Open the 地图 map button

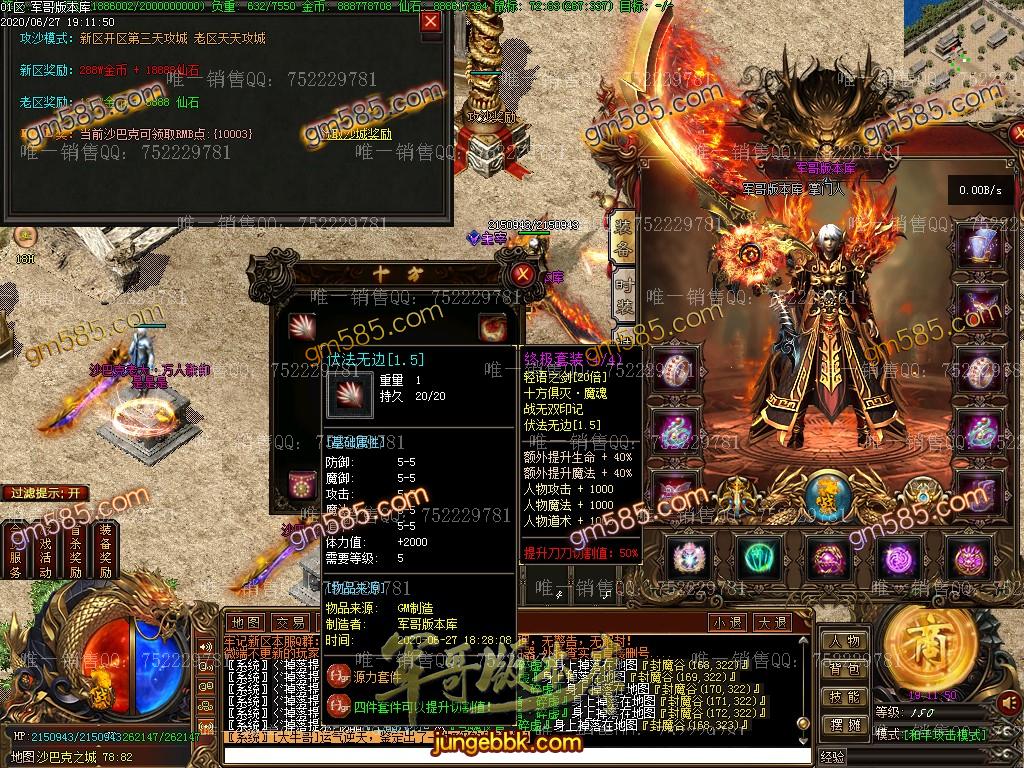pyautogui.click(x=246, y=622)
